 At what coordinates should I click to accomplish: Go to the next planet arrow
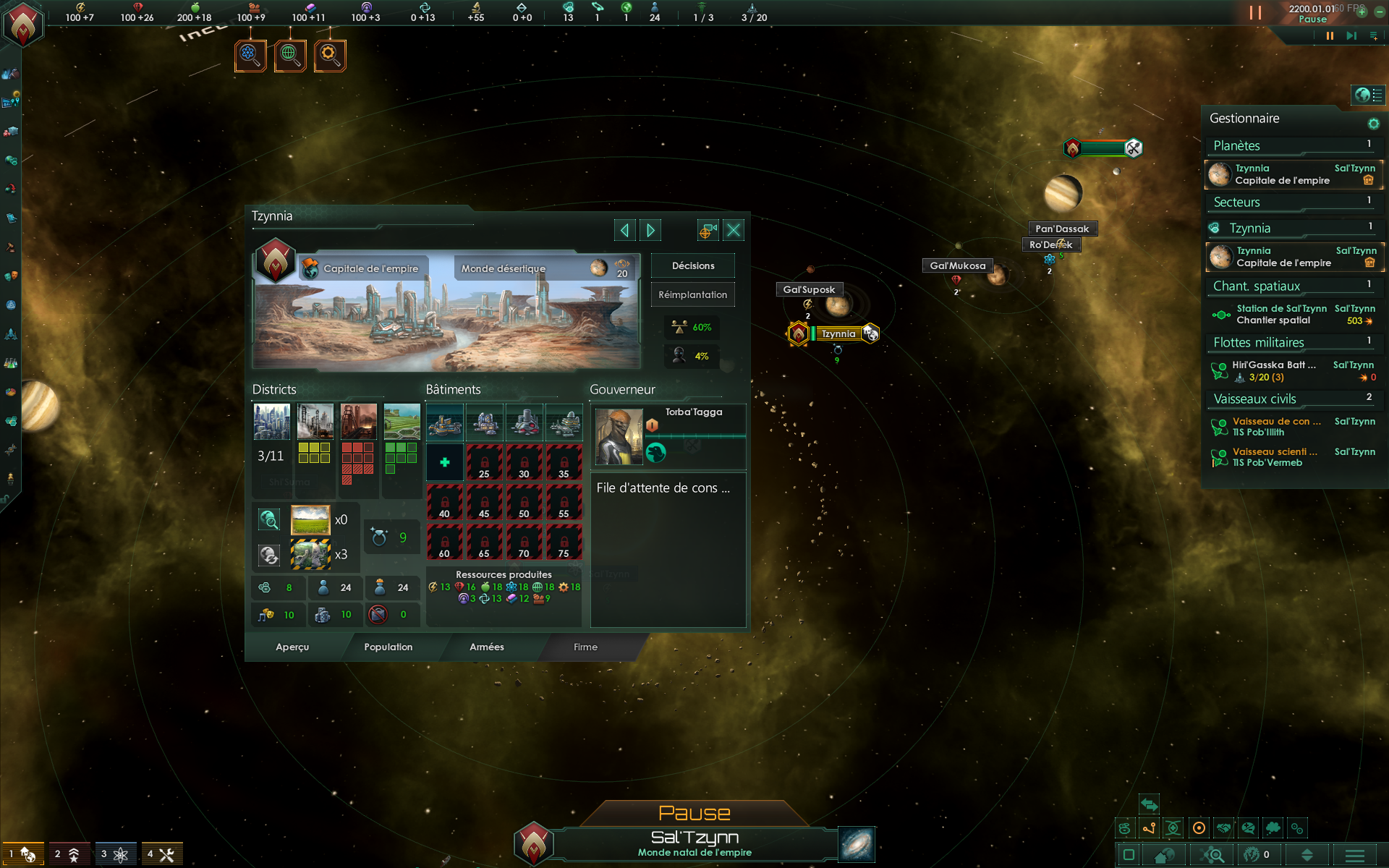pos(650,230)
